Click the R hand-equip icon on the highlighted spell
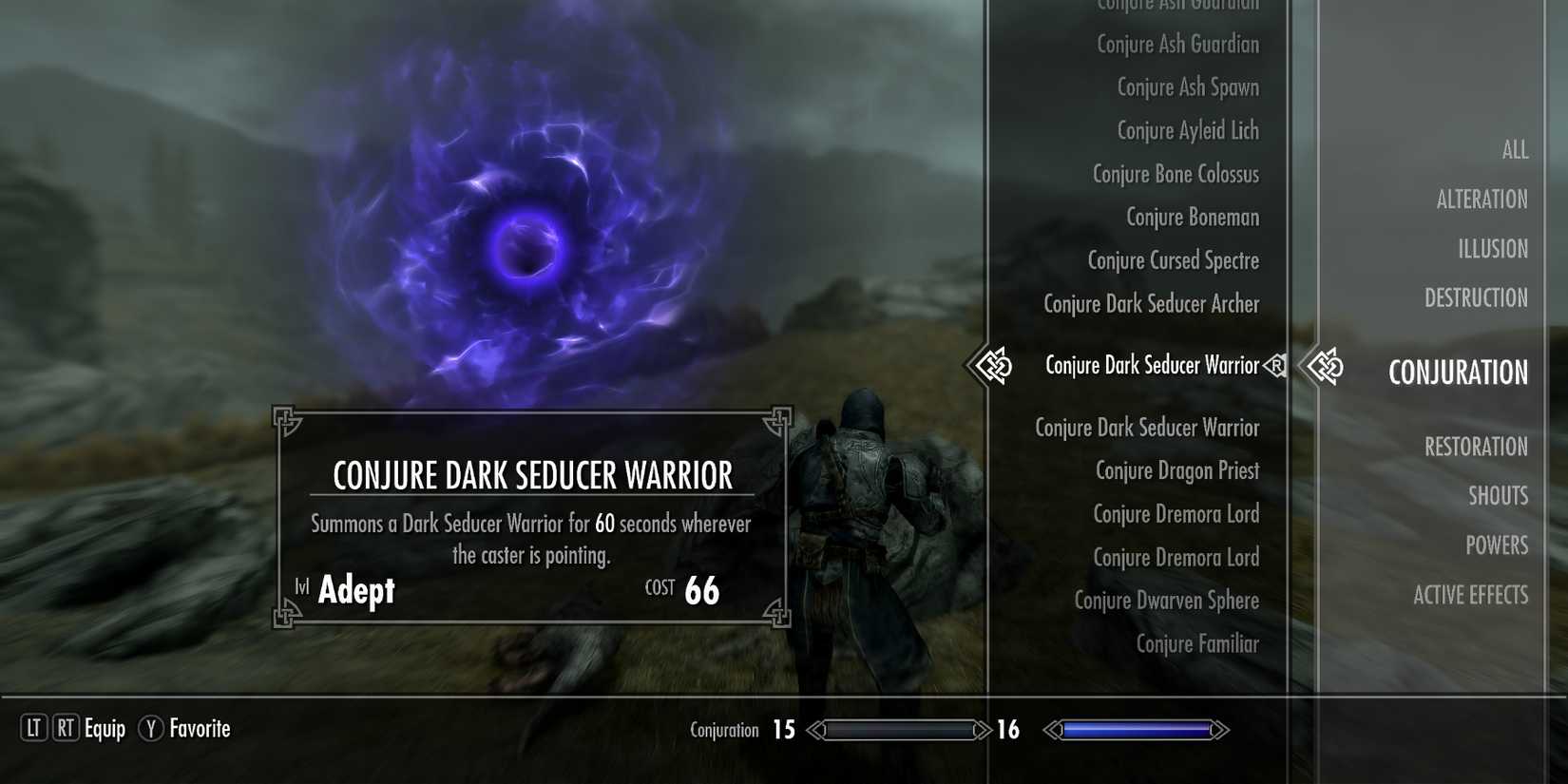1568x784 pixels. 1276,365
